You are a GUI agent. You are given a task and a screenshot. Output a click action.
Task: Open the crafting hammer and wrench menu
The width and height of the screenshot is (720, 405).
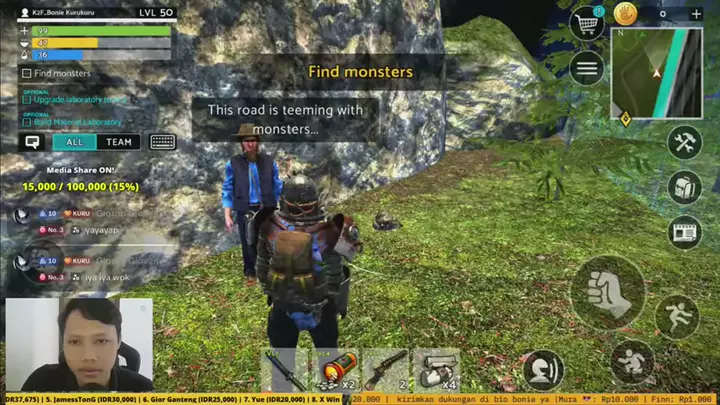(x=685, y=142)
